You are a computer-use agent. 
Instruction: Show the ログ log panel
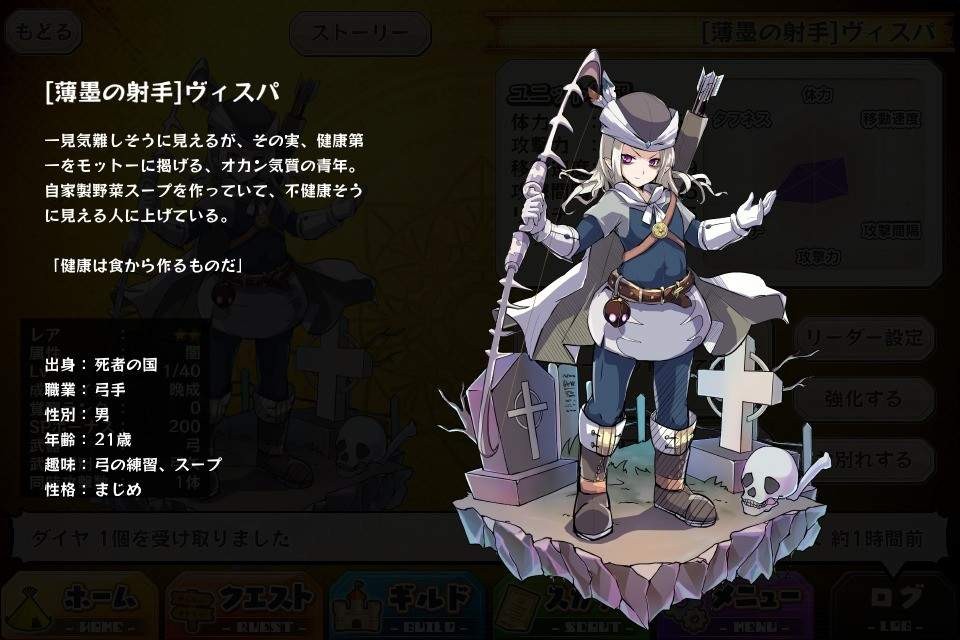892,604
